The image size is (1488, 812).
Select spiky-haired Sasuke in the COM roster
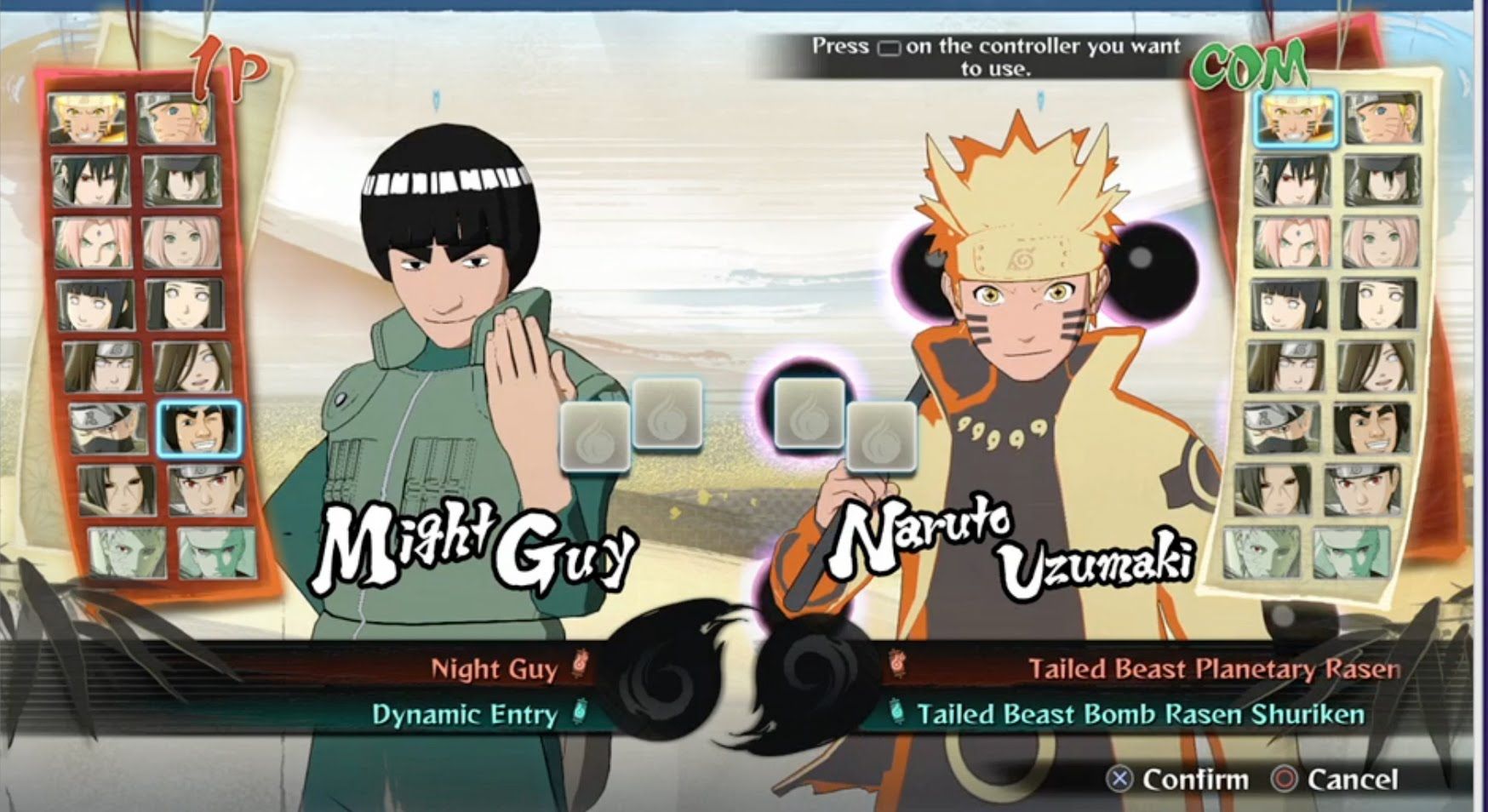[1291, 181]
